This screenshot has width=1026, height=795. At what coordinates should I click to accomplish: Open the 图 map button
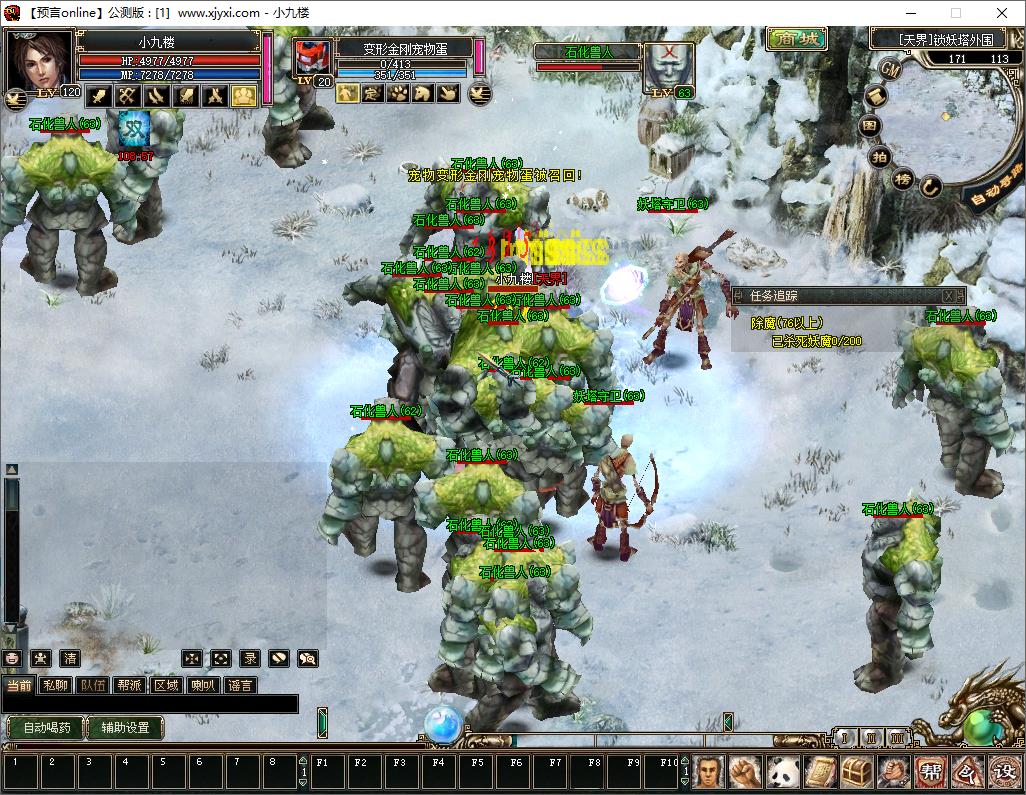(x=870, y=126)
